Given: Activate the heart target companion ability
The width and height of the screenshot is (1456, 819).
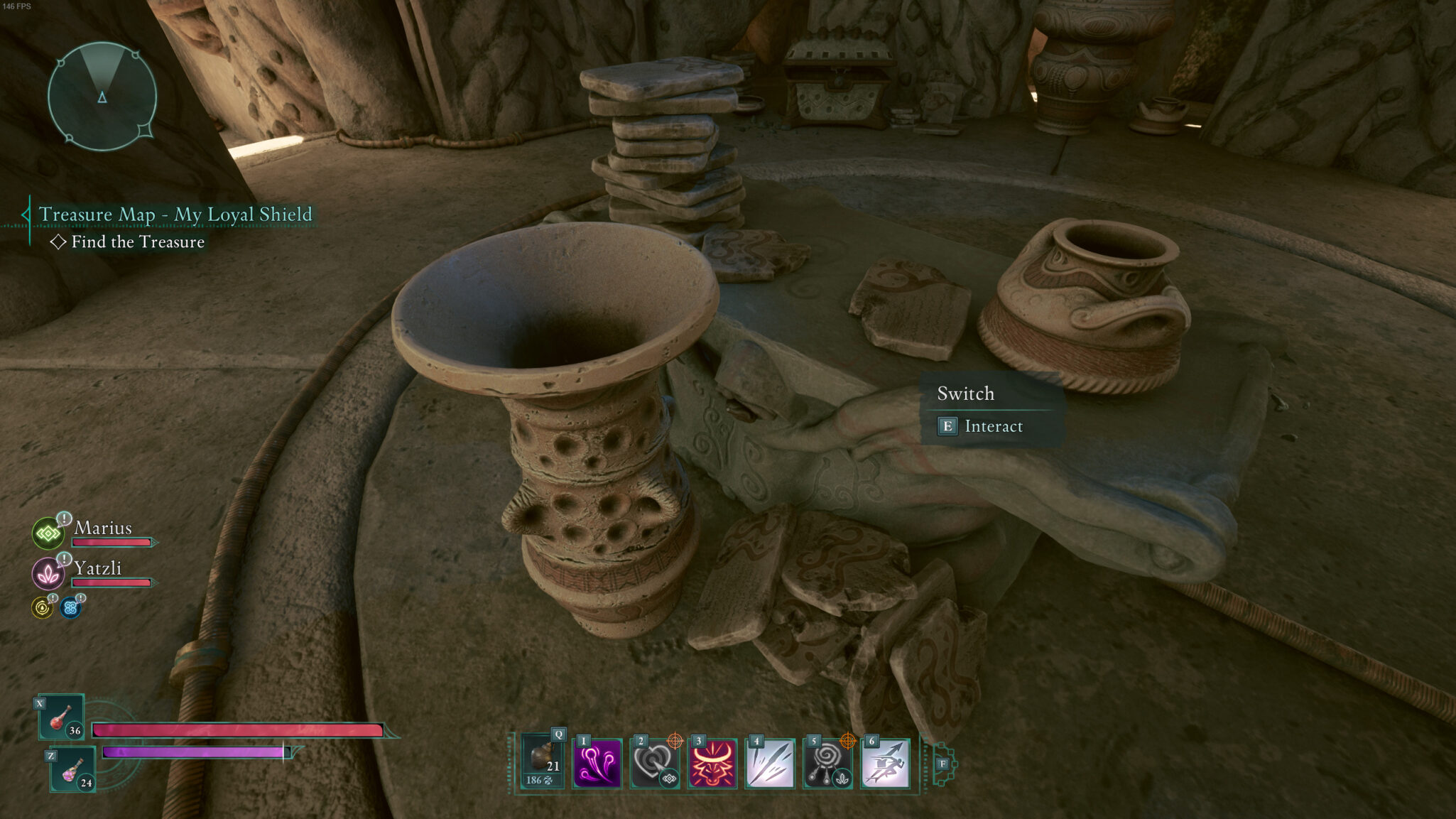Looking at the screenshot, I should pyautogui.click(x=654, y=764).
